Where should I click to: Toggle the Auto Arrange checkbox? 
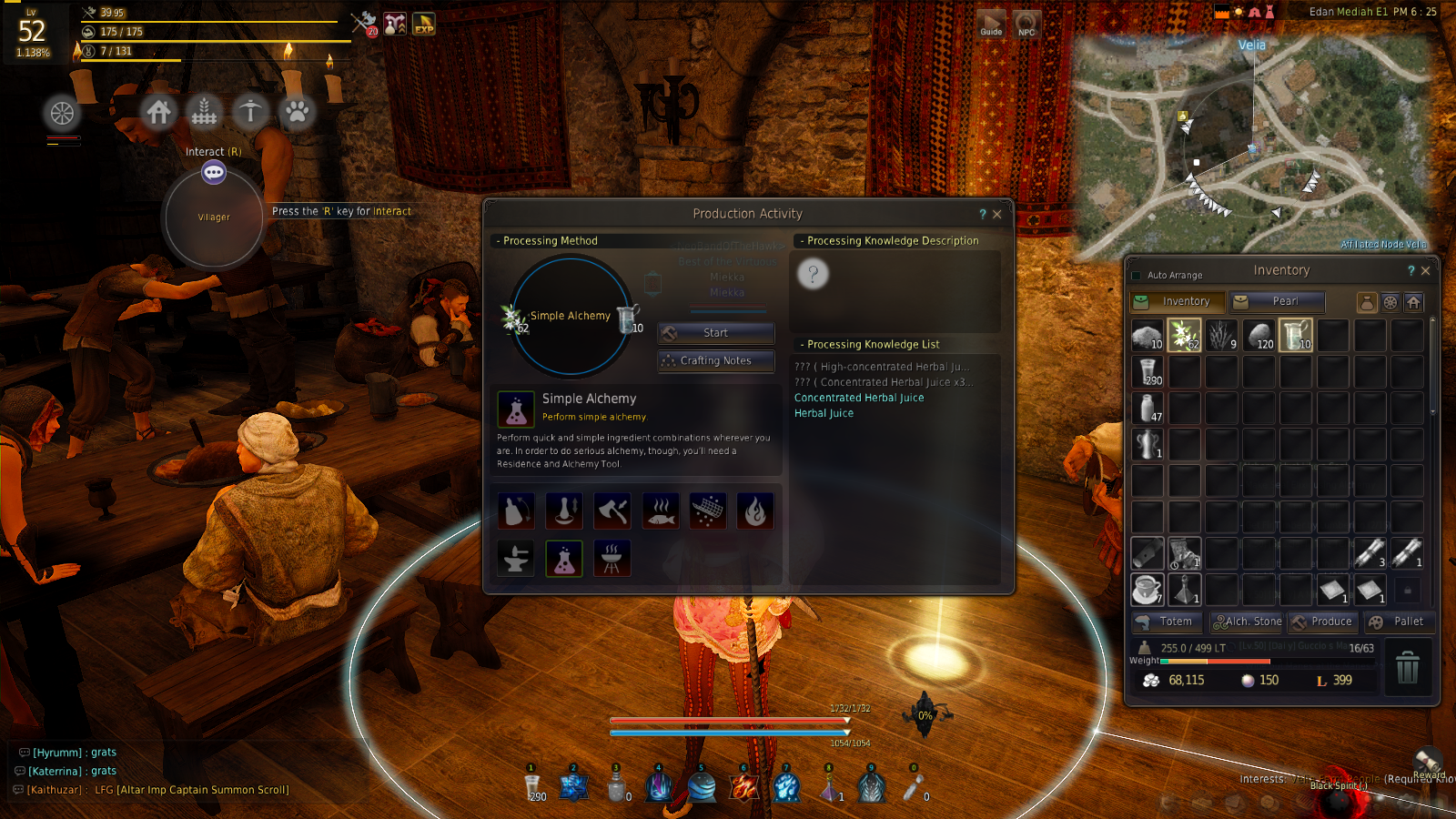[x=1136, y=275]
